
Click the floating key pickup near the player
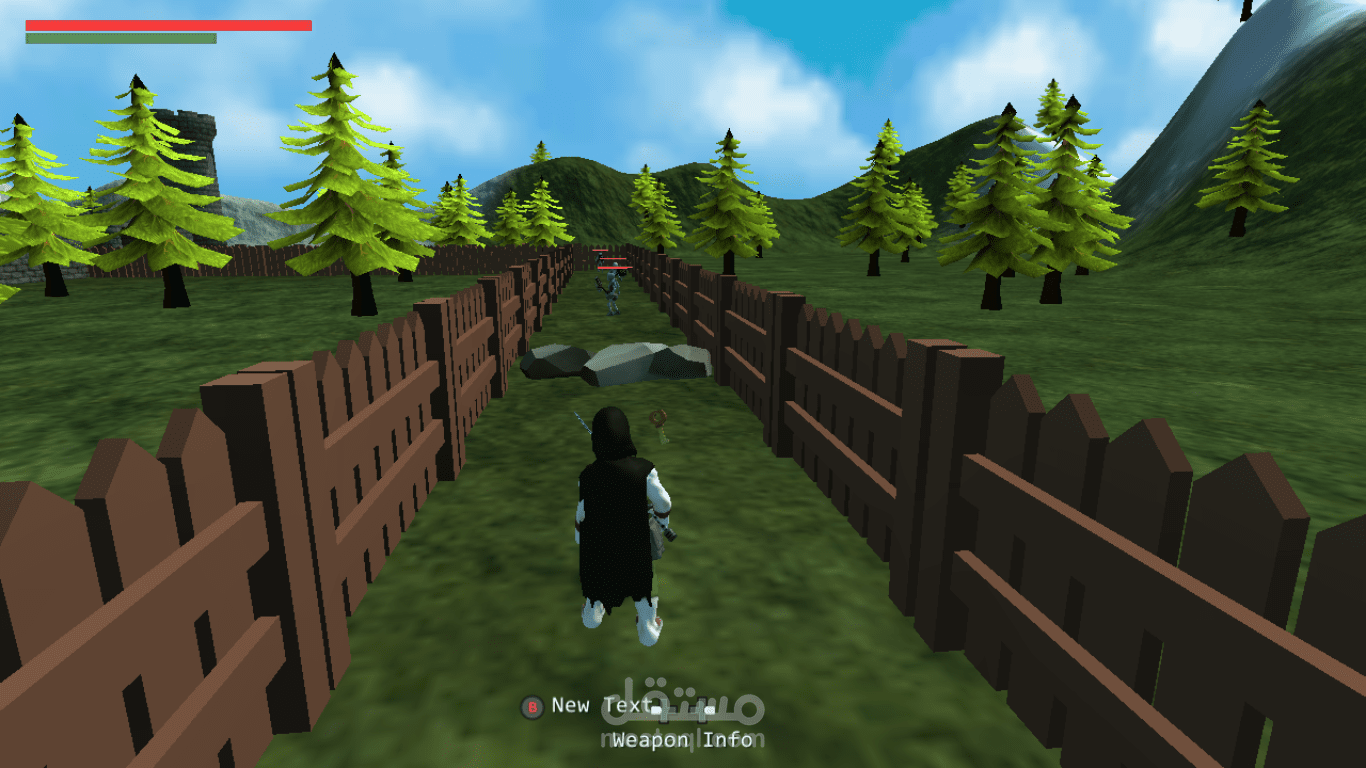[x=657, y=418]
